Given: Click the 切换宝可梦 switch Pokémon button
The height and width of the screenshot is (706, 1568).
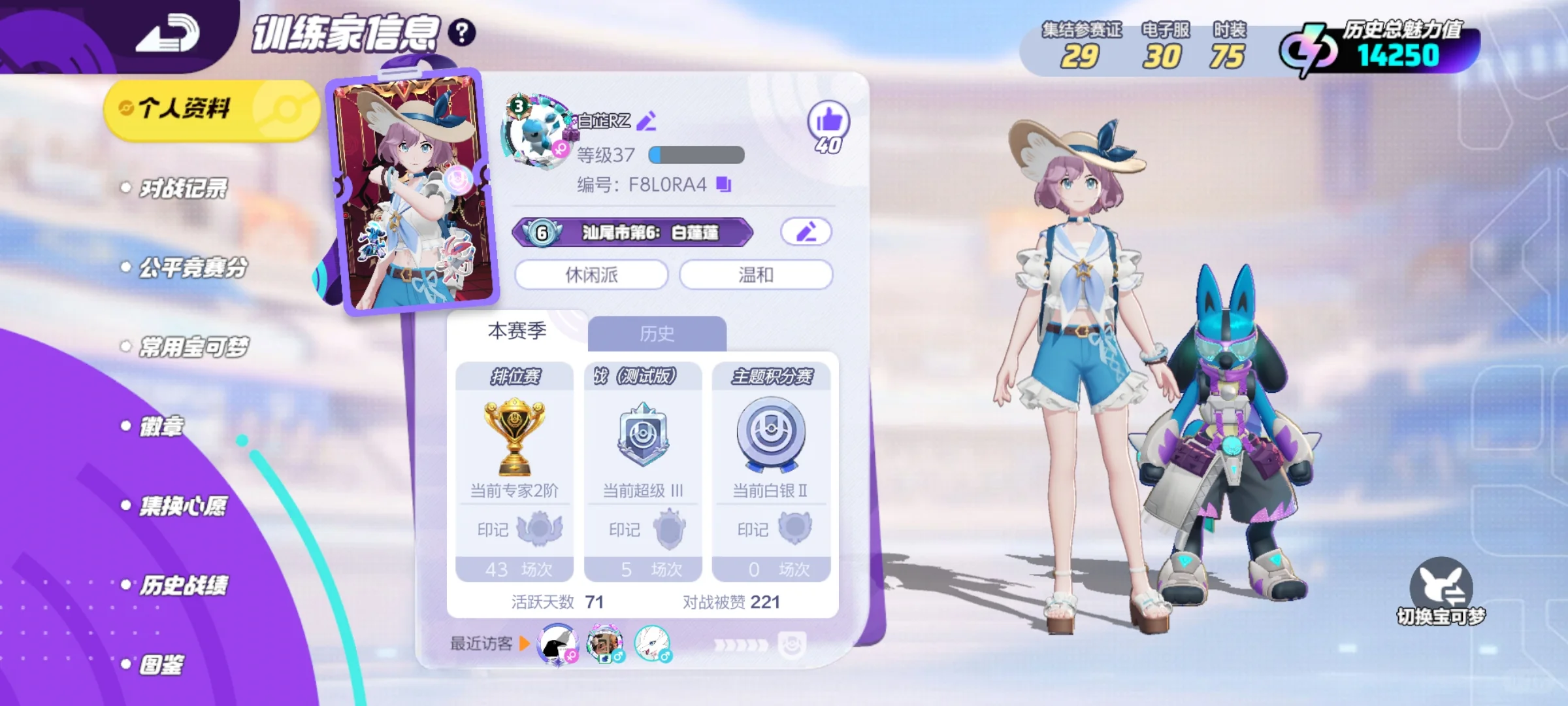Looking at the screenshot, I should click(x=1441, y=592).
